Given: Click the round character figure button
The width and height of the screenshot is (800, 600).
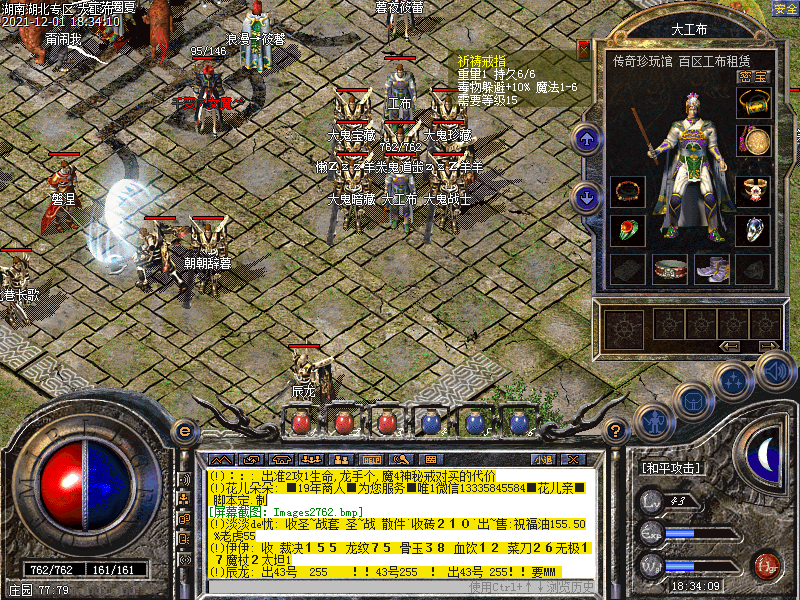Looking at the screenshot, I should (x=655, y=422).
